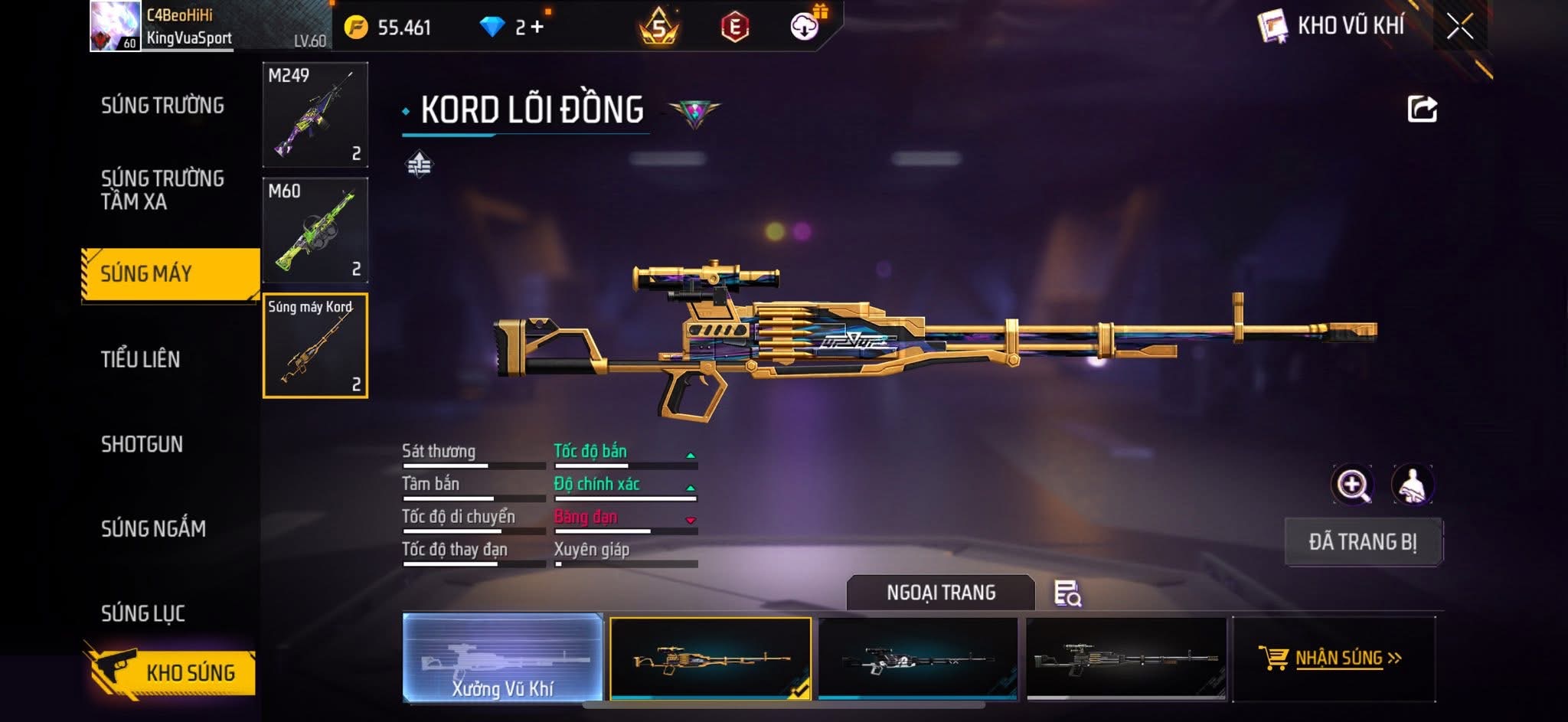Open the NGOẠI TRANG tab
The height and width of the screenshot is (722, 1568).
click(940, 593)
